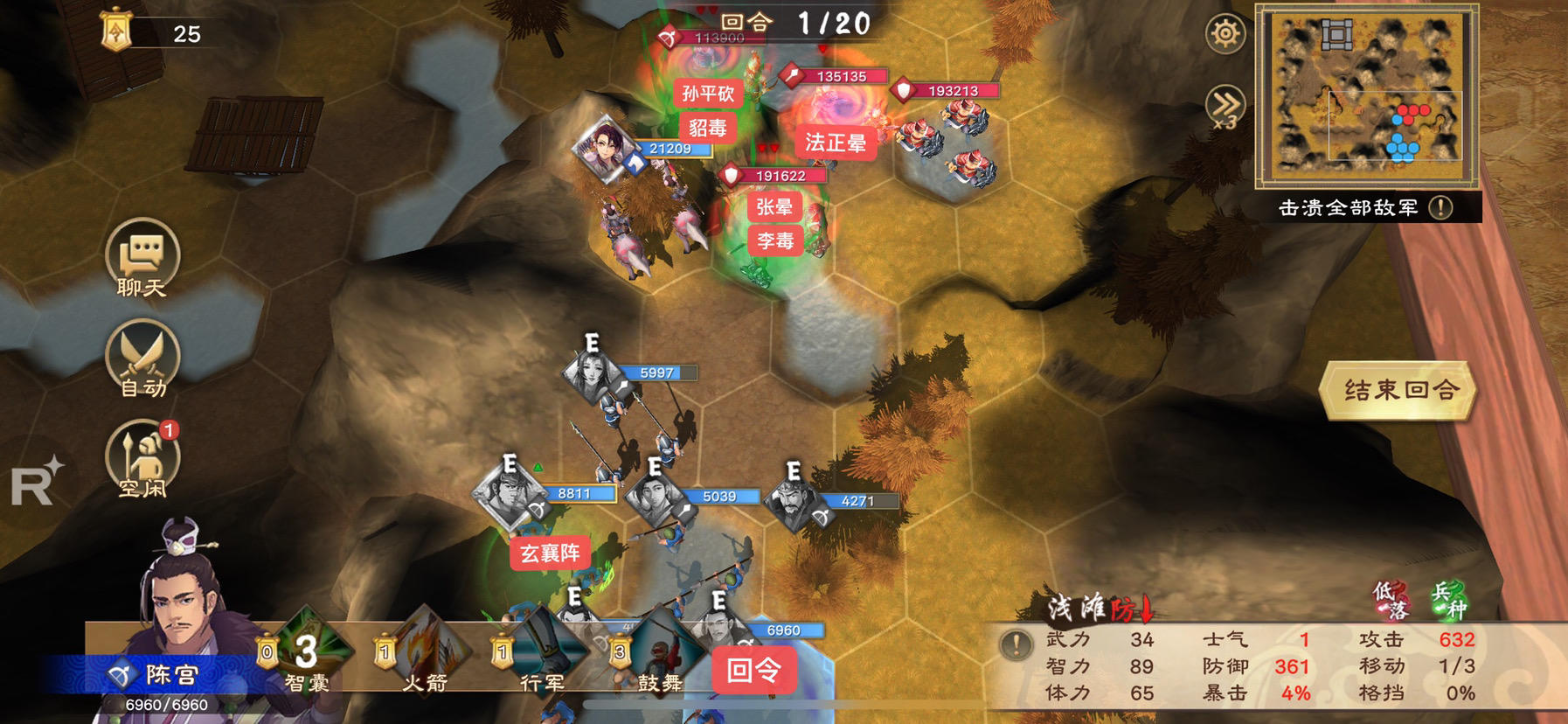Click the 结束回合 end turn button
Viewport: 1568px width, 724px height.
pos(1400,390)
